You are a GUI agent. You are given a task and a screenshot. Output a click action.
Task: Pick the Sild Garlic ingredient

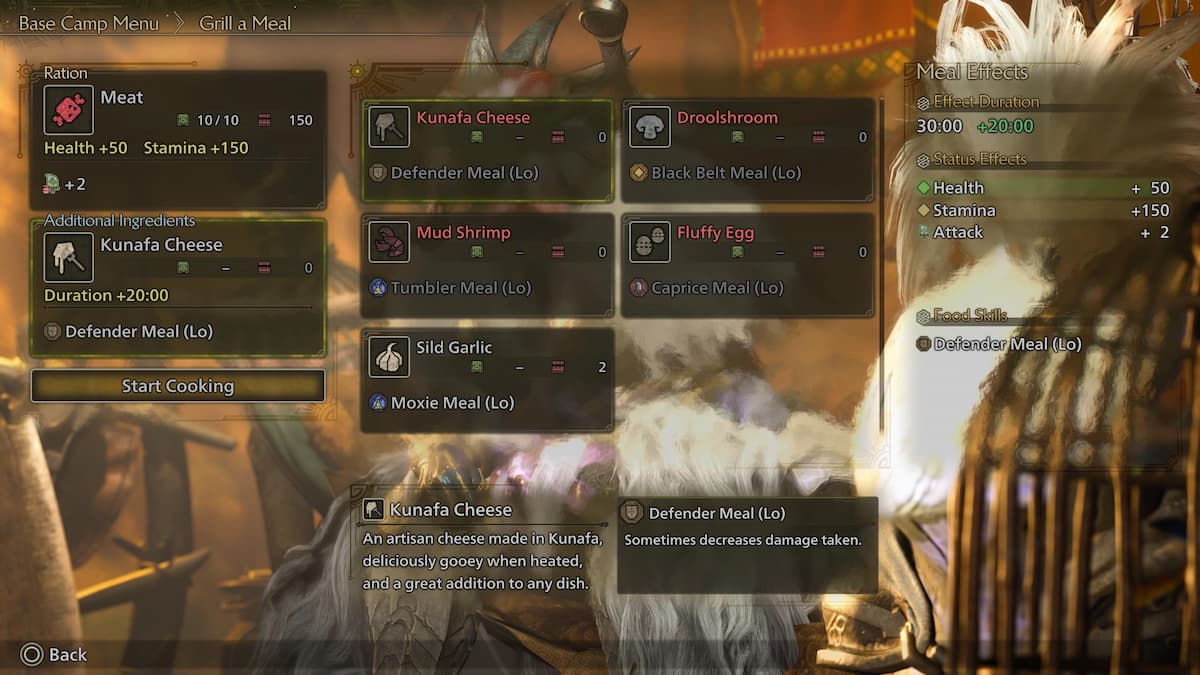point(487,379)
